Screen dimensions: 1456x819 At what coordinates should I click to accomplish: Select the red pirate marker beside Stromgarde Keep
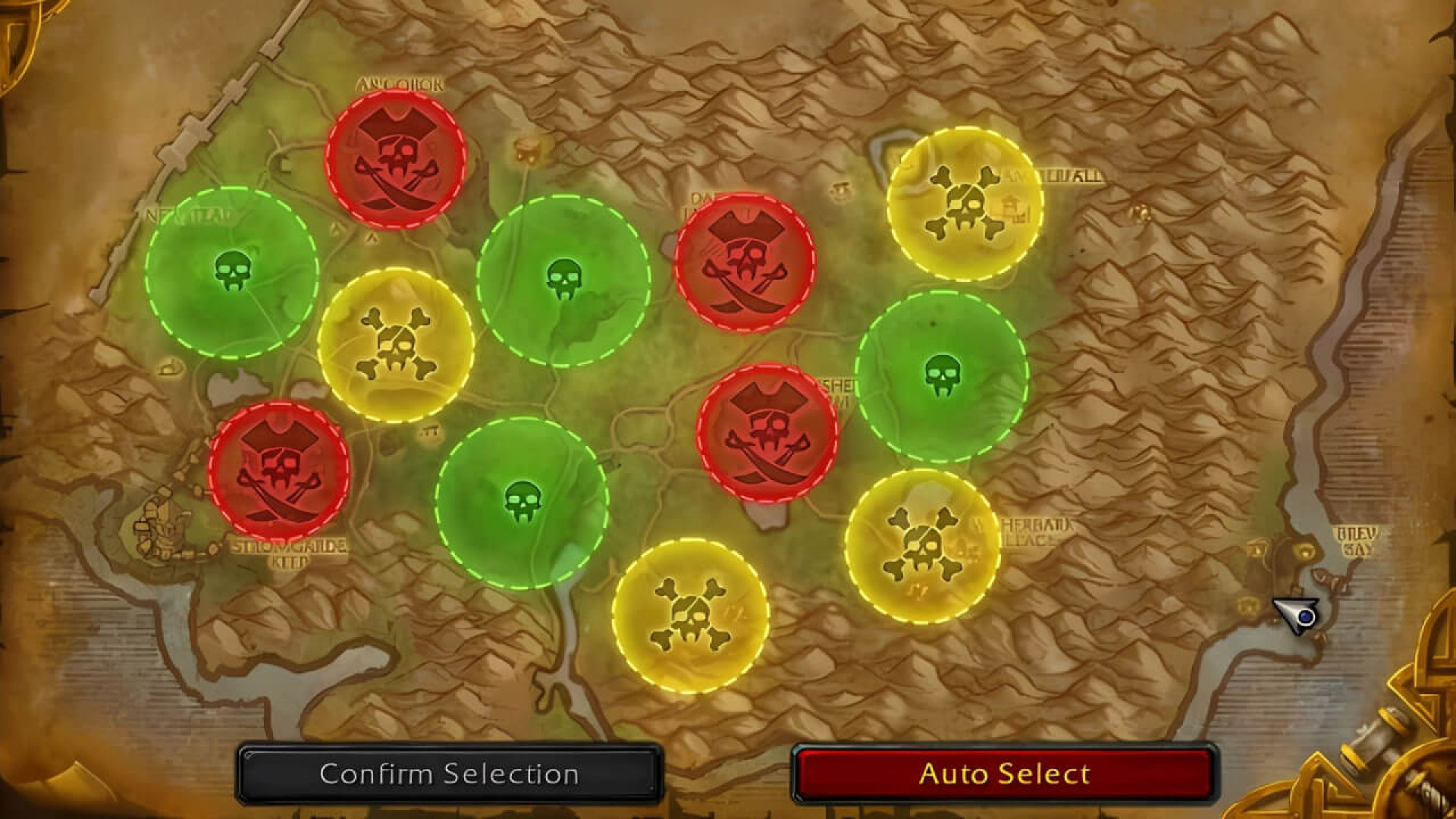(x=279, y=472)
